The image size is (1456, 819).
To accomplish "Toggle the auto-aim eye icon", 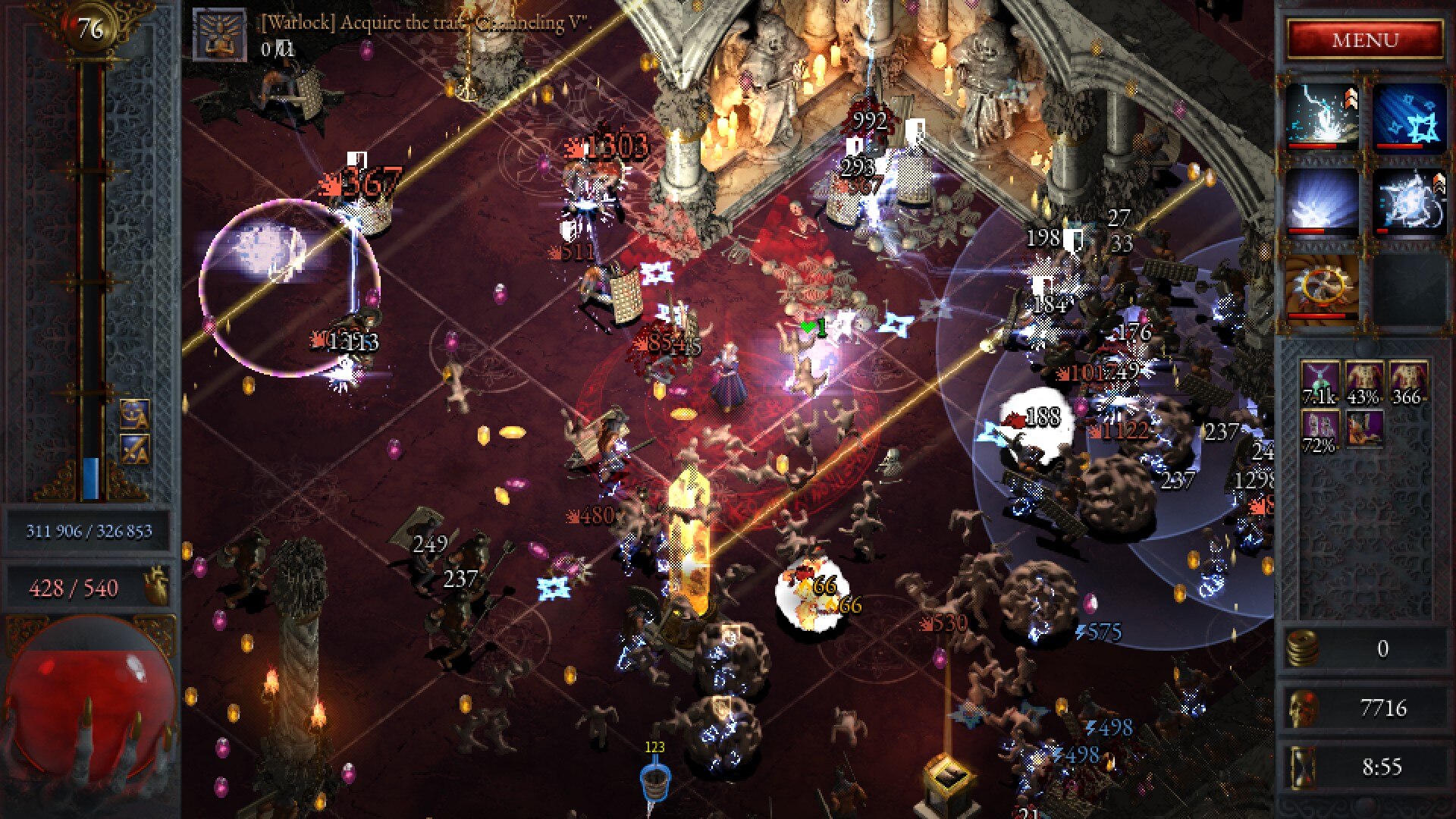I will pyautogui.click(x=134, y=415).
